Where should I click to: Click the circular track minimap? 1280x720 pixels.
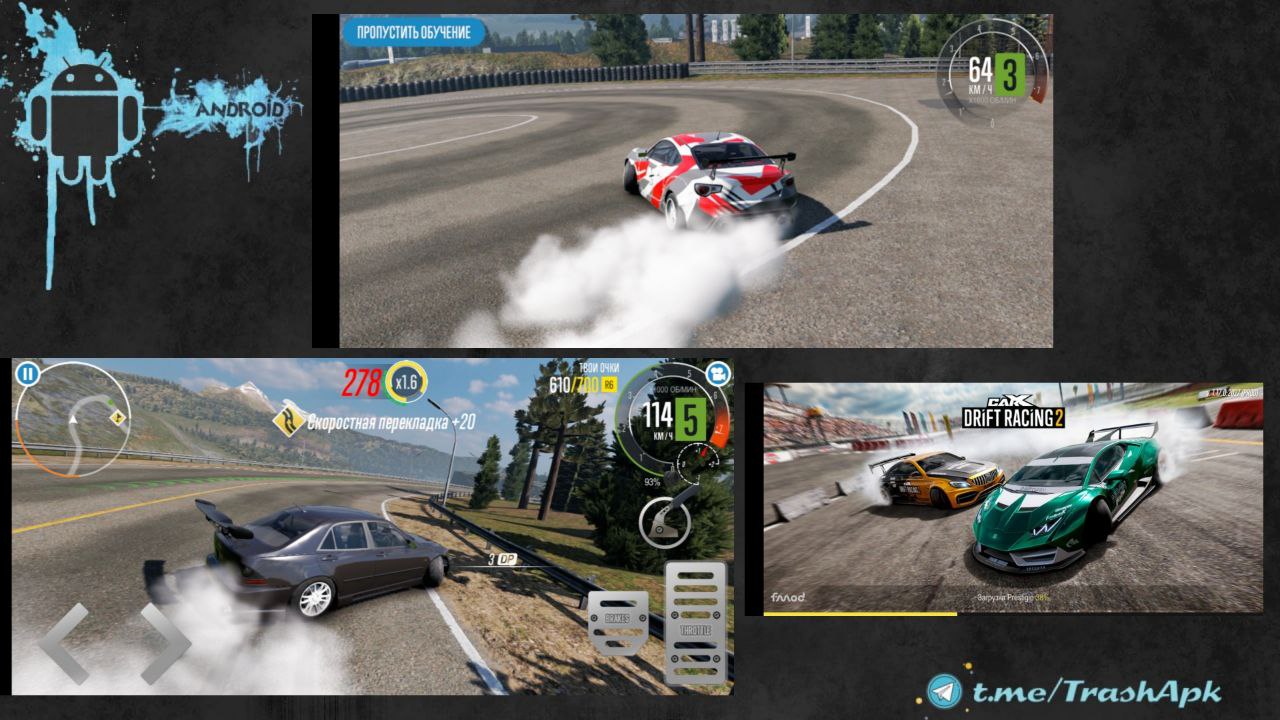click(75, 419)
